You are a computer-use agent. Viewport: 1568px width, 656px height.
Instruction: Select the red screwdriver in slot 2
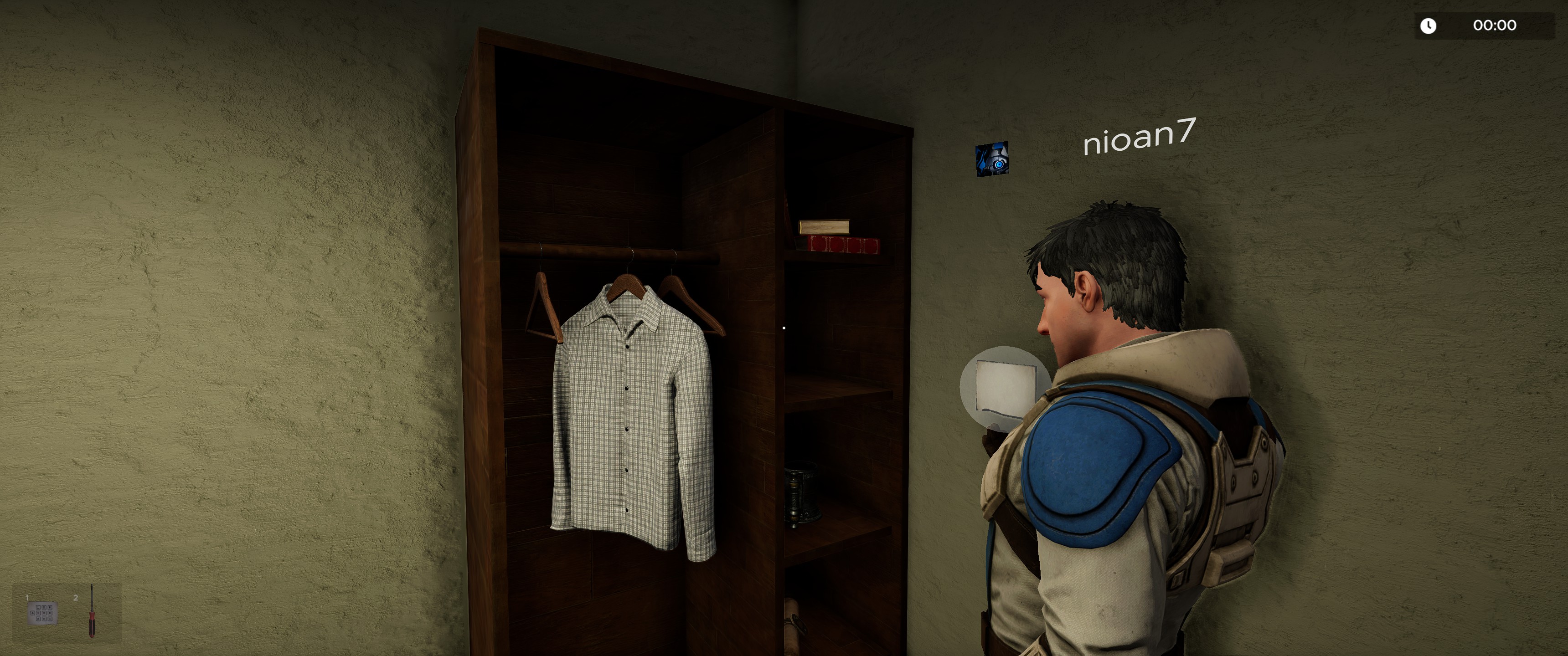coord(92,611)
